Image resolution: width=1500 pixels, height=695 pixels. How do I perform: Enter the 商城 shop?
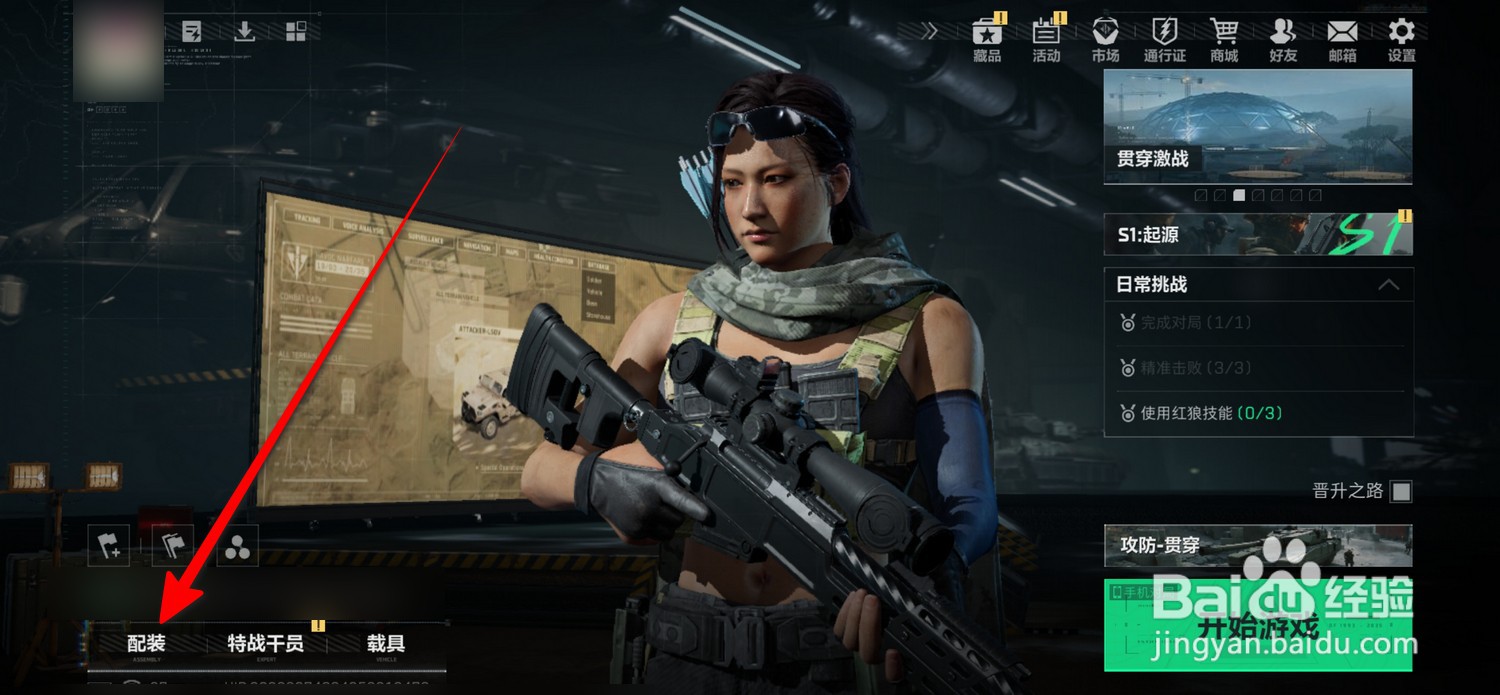1224,39
